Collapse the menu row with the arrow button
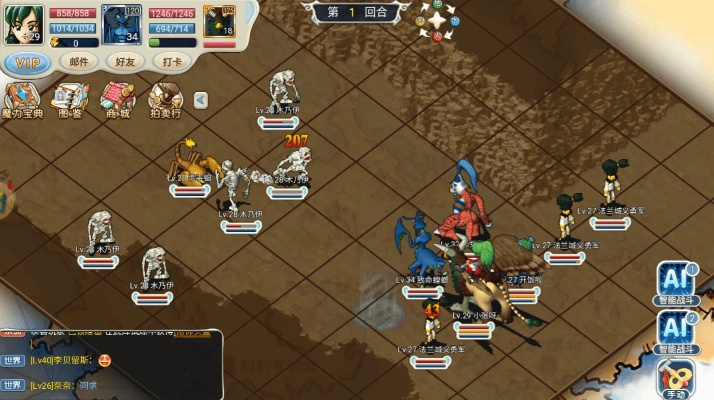Viewport: 714px width, 400px height. click(200, 99)
